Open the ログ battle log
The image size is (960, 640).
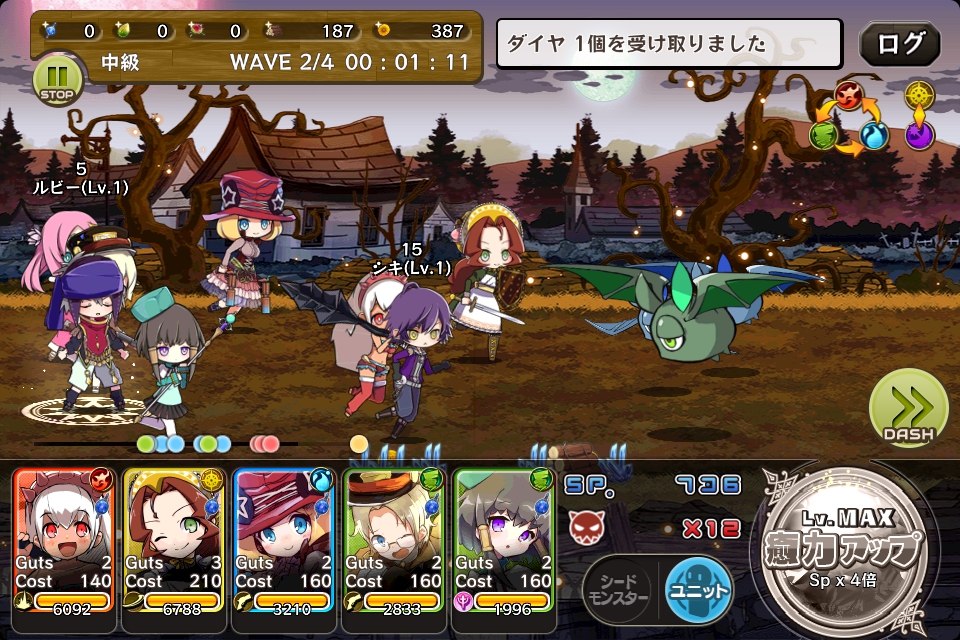[x=899, y=44]
